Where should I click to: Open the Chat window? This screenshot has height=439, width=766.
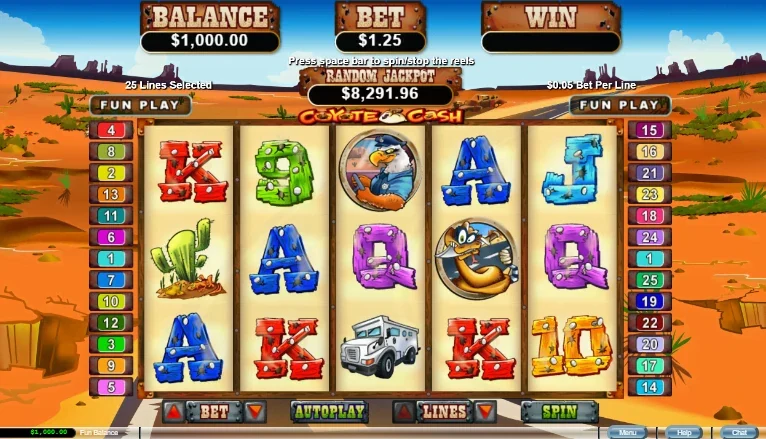click(x=740, y=433)
